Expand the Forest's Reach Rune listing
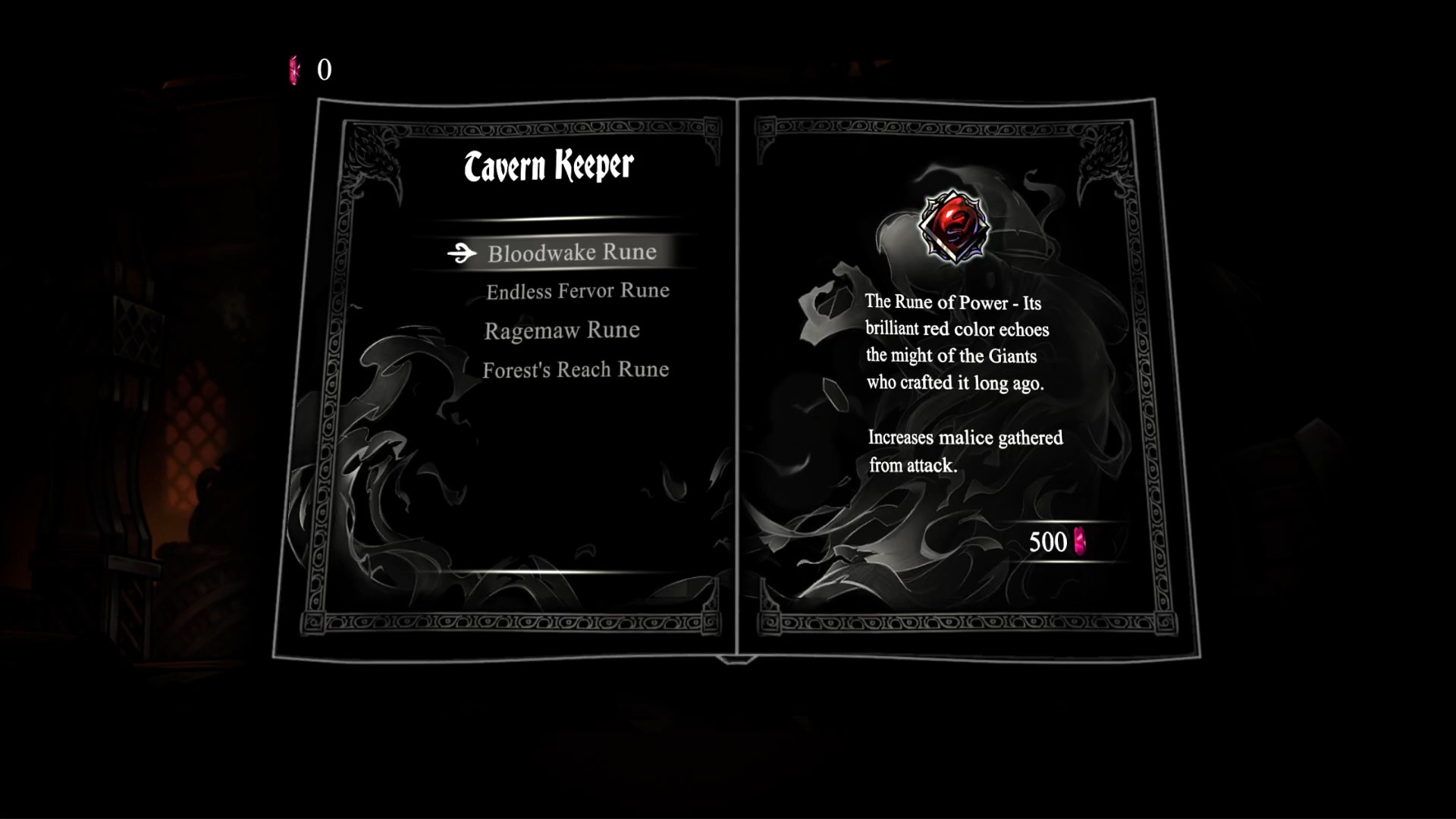The width and height of the screenshot is (1456, 819). tap(575, 370)
